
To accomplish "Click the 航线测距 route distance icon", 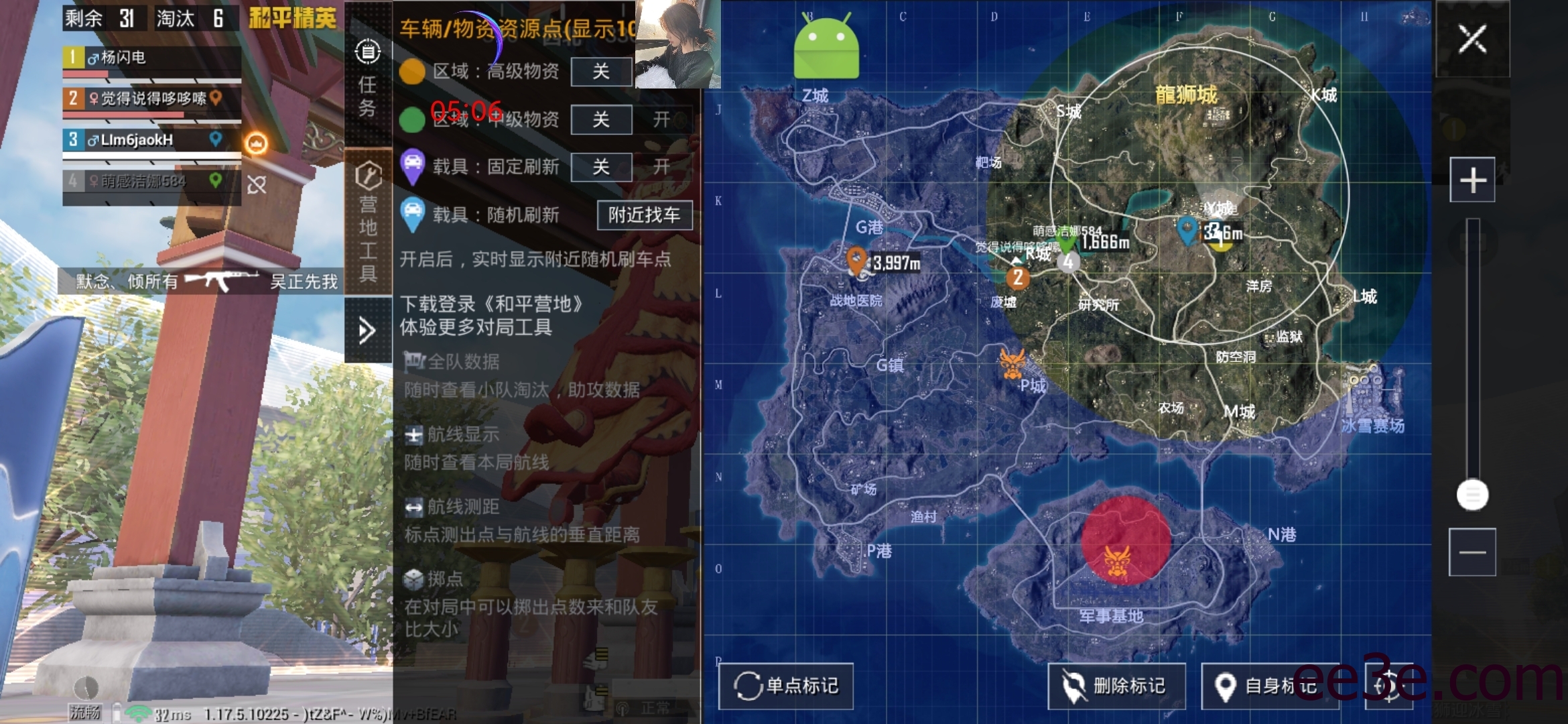I will 413,507.
